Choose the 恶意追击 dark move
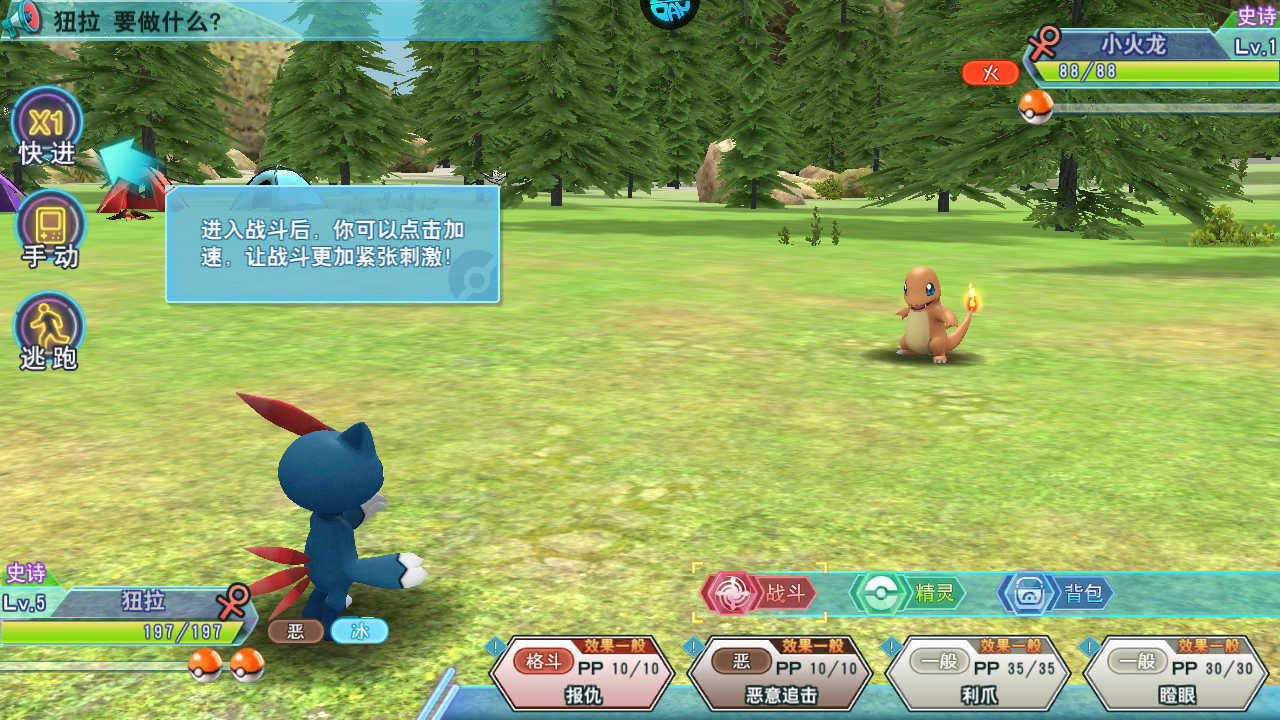Image resolution: width=1280 pixels, height=720 pixels. [x=780, y=673]
